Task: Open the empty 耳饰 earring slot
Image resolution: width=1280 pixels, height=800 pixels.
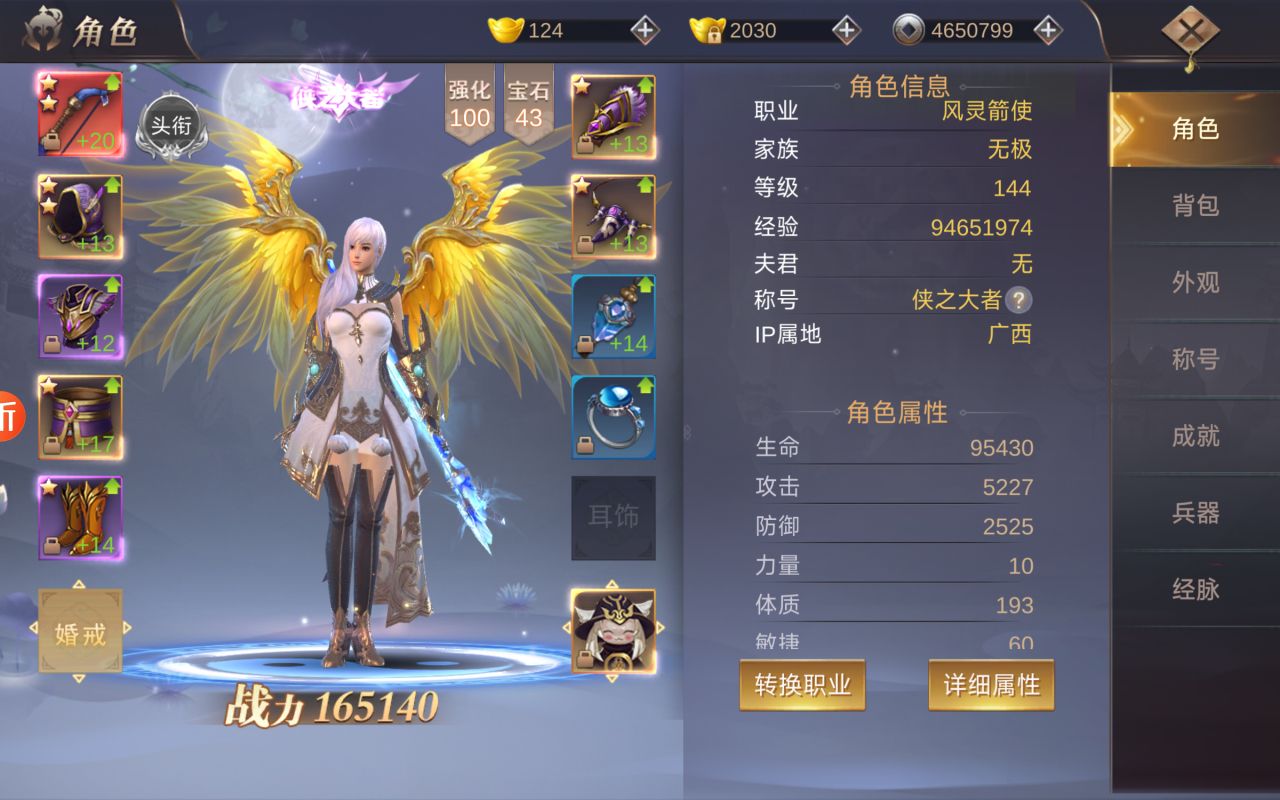Action: click(613, 517)
